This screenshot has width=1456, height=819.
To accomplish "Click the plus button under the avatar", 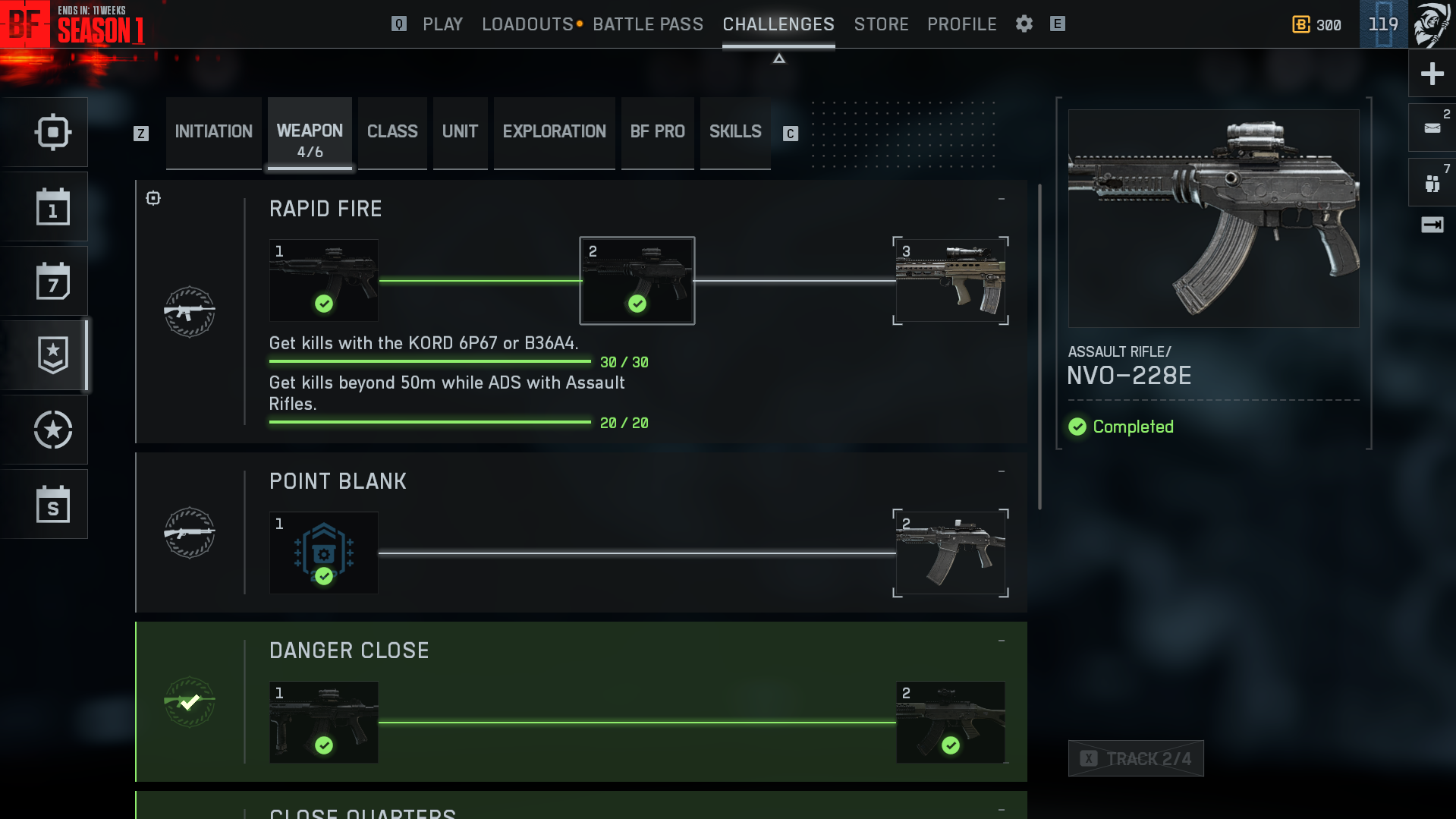I will point(1432,74).
